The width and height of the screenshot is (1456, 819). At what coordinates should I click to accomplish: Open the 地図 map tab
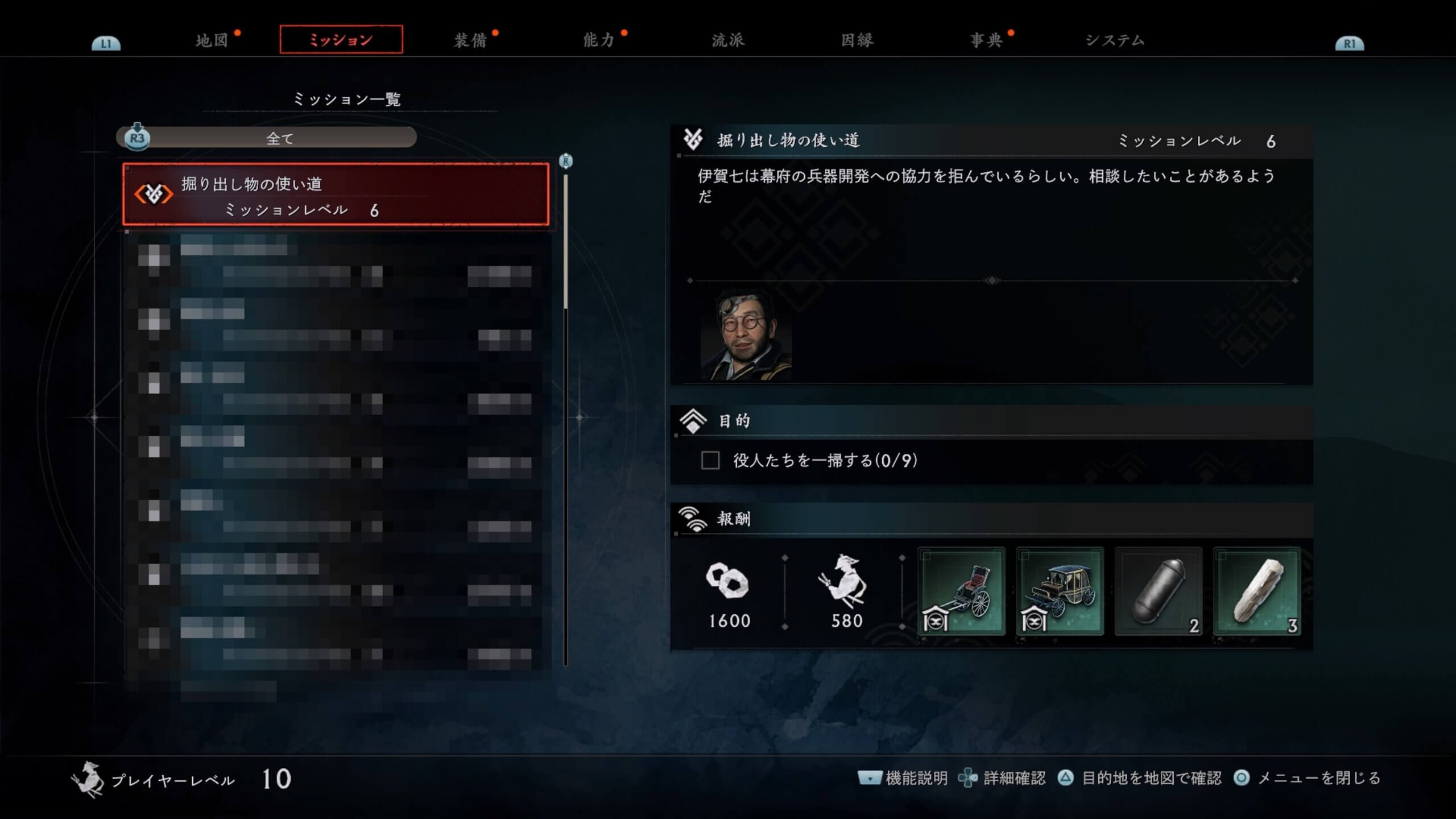[x=212, y=40]
